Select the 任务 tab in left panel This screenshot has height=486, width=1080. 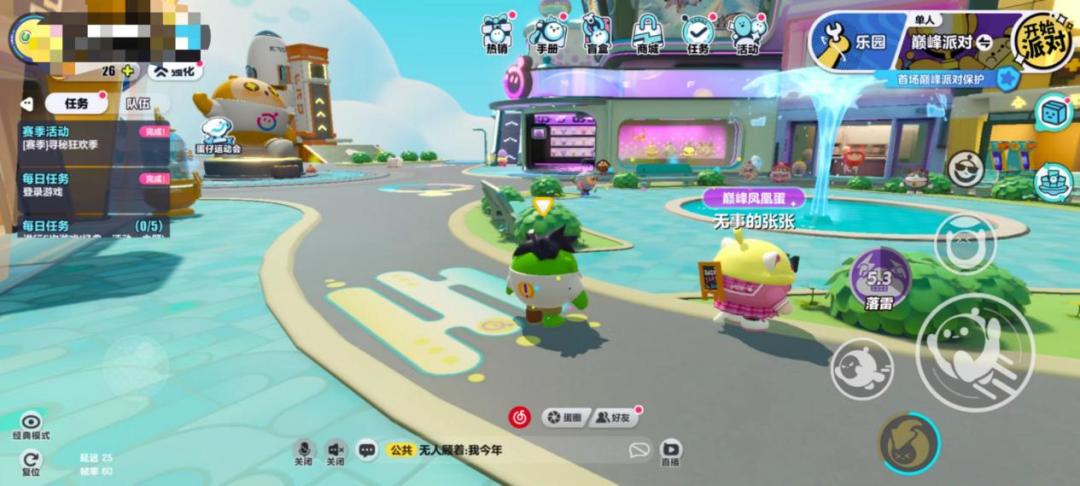77,103
